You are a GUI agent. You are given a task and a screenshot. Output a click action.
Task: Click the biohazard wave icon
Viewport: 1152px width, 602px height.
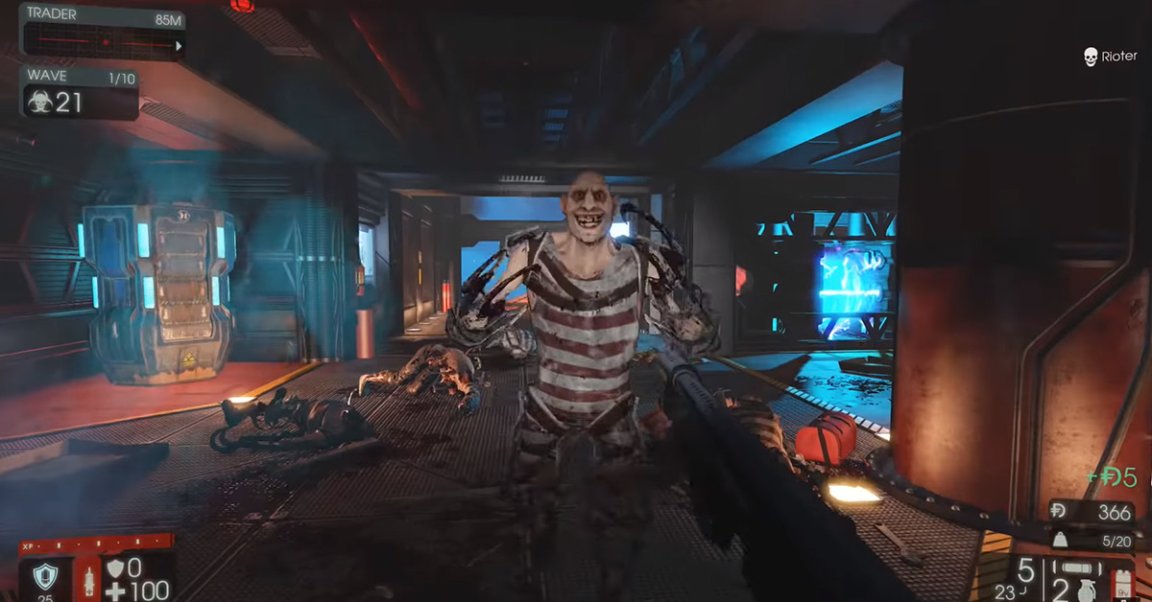click(x=39, y=102)
